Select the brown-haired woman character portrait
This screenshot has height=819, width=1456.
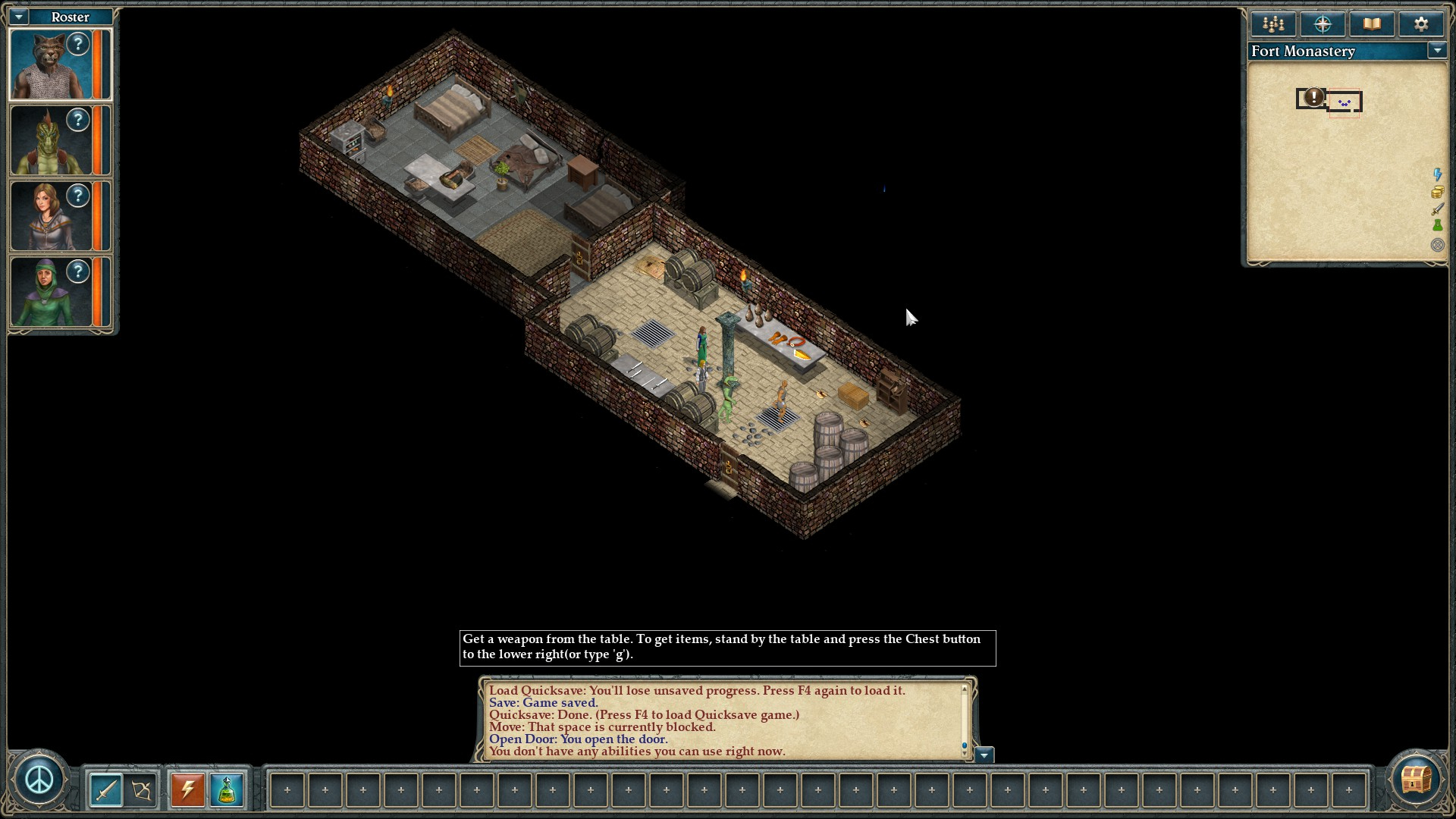[x=51, y=217]
